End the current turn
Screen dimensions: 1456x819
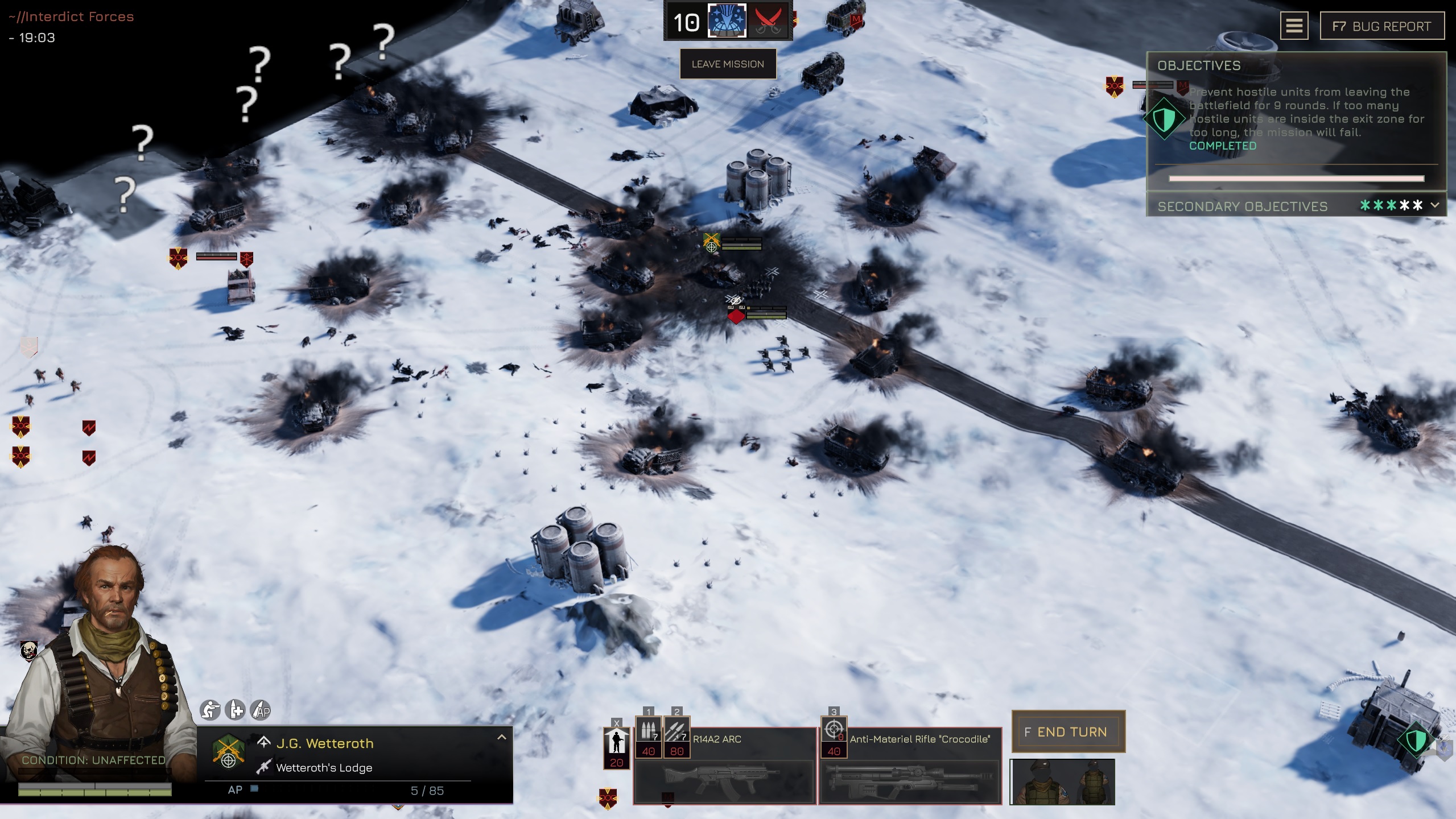click(1067, 731)
